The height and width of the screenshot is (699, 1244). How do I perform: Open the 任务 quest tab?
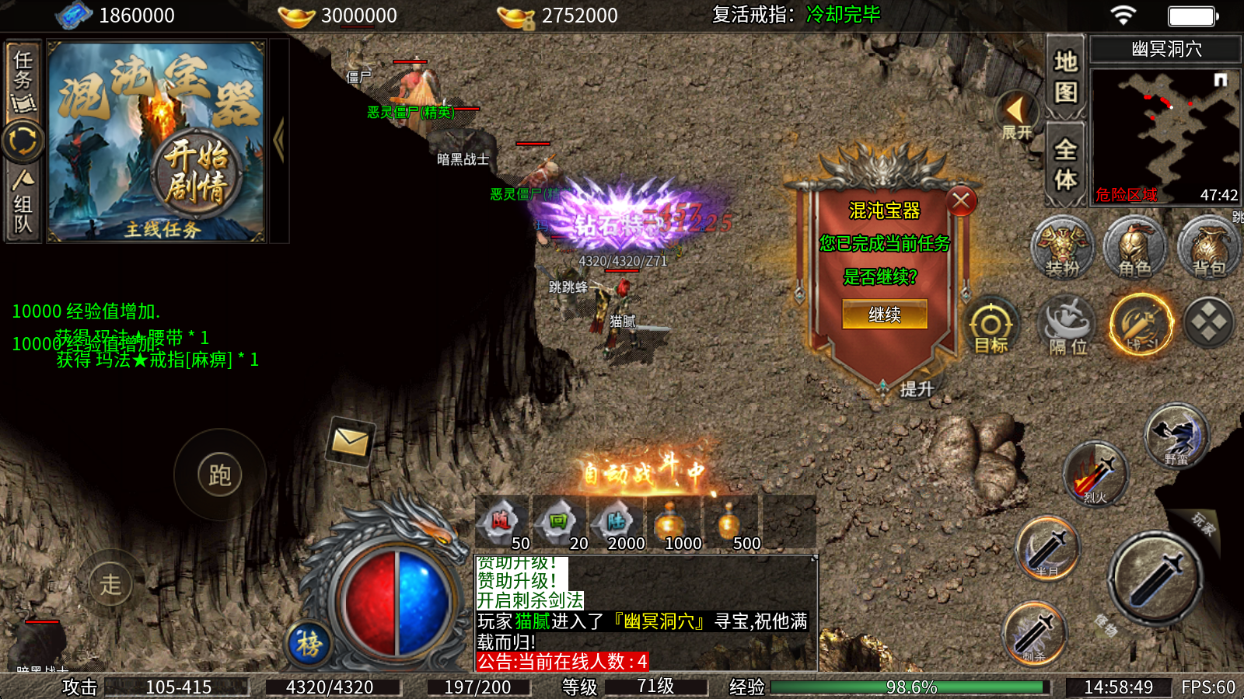coord(22,78)
